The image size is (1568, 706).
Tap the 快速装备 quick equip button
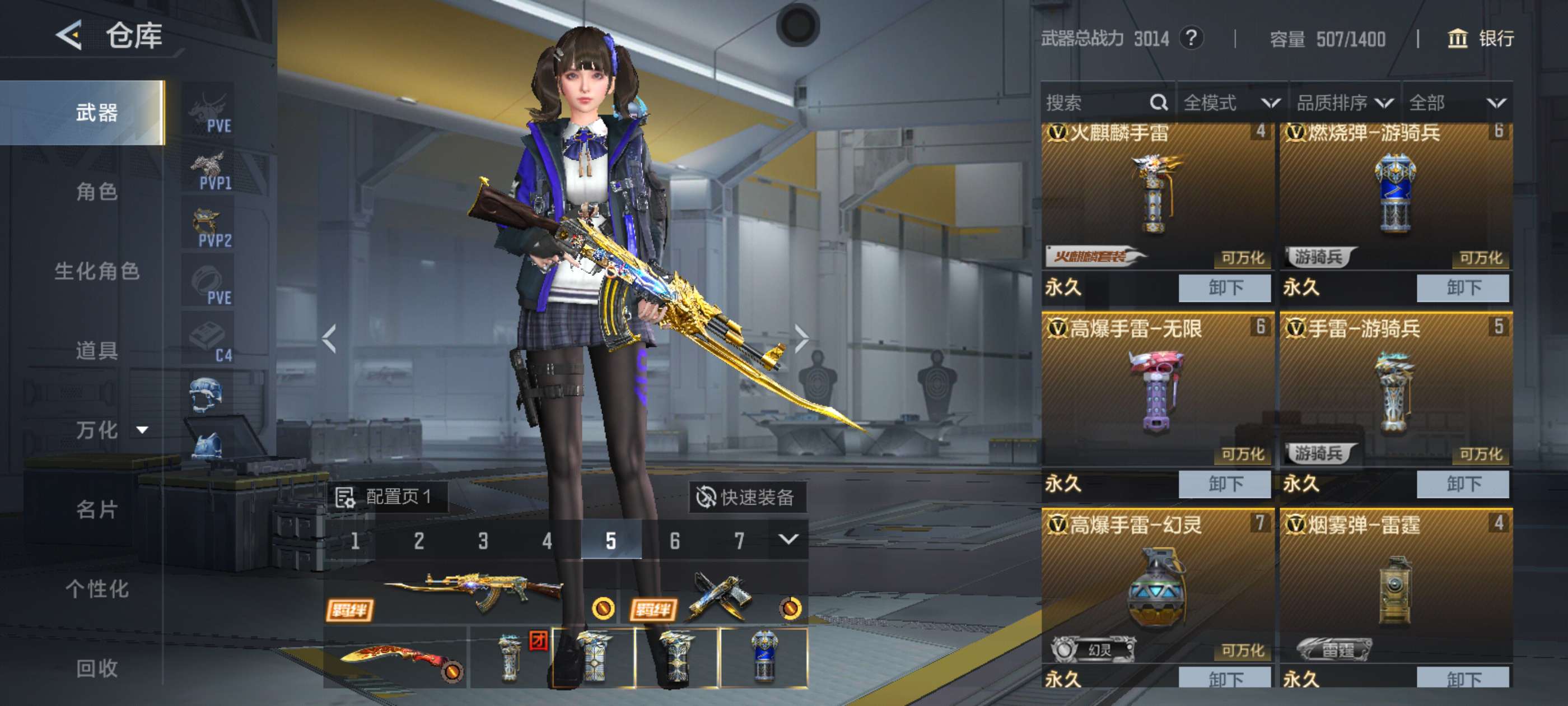[x=746, y=497]
